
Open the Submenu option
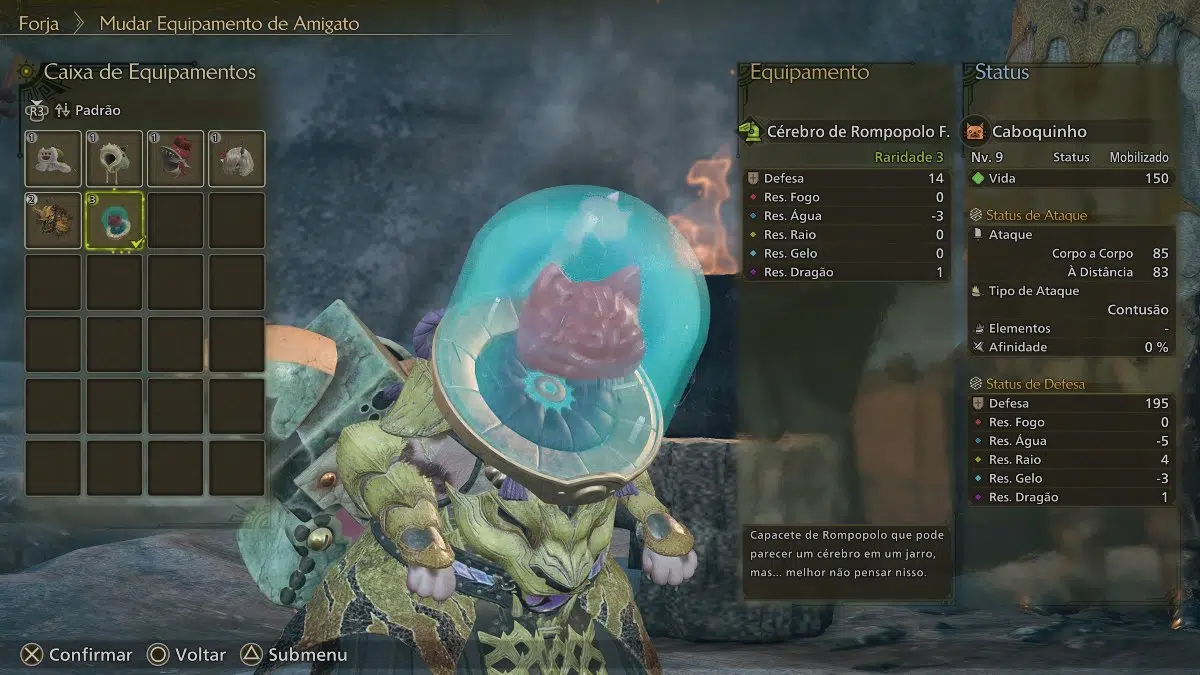click(x=295, y=655)
